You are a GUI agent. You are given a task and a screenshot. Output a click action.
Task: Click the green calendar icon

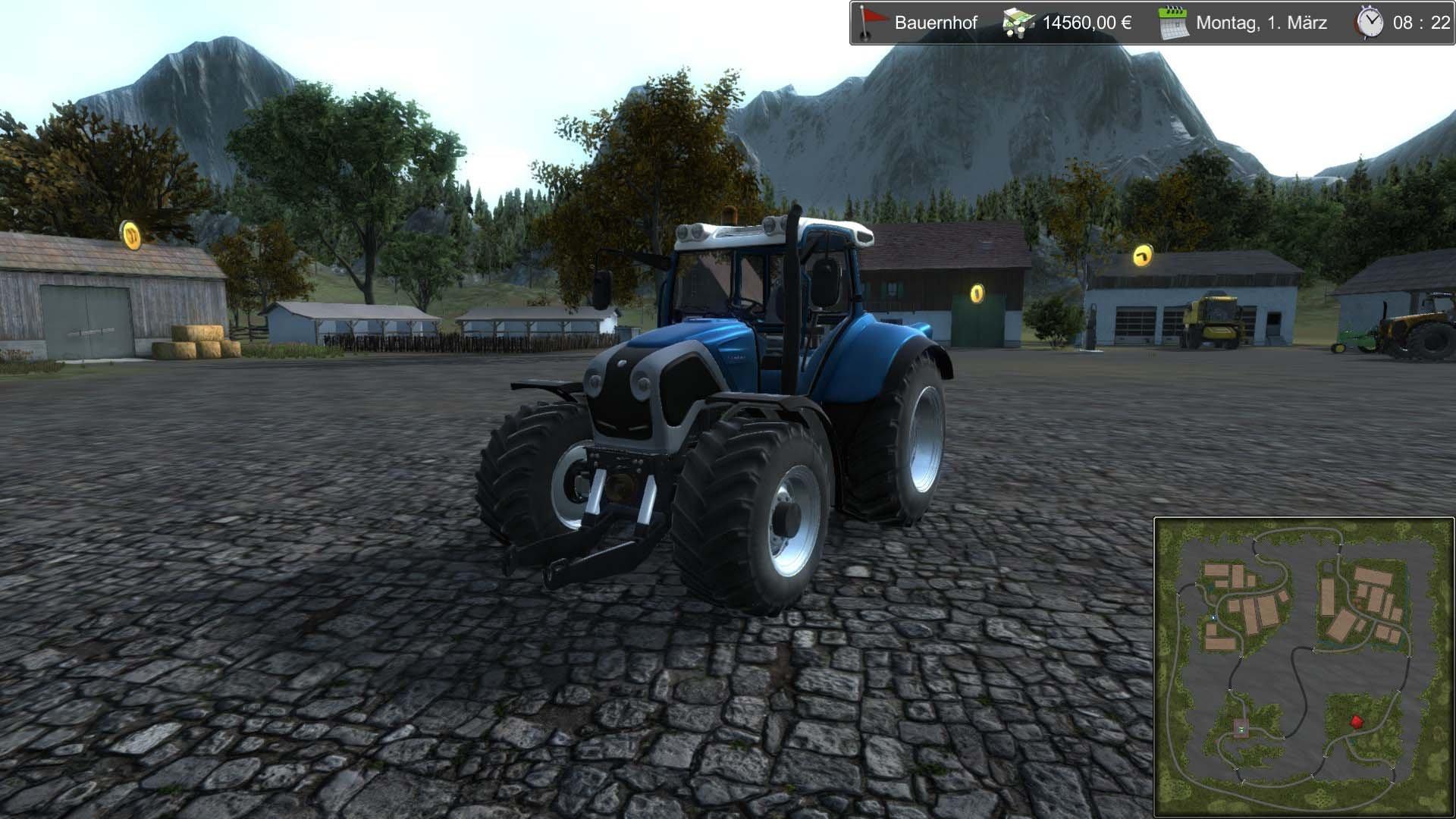(1172, 24)
